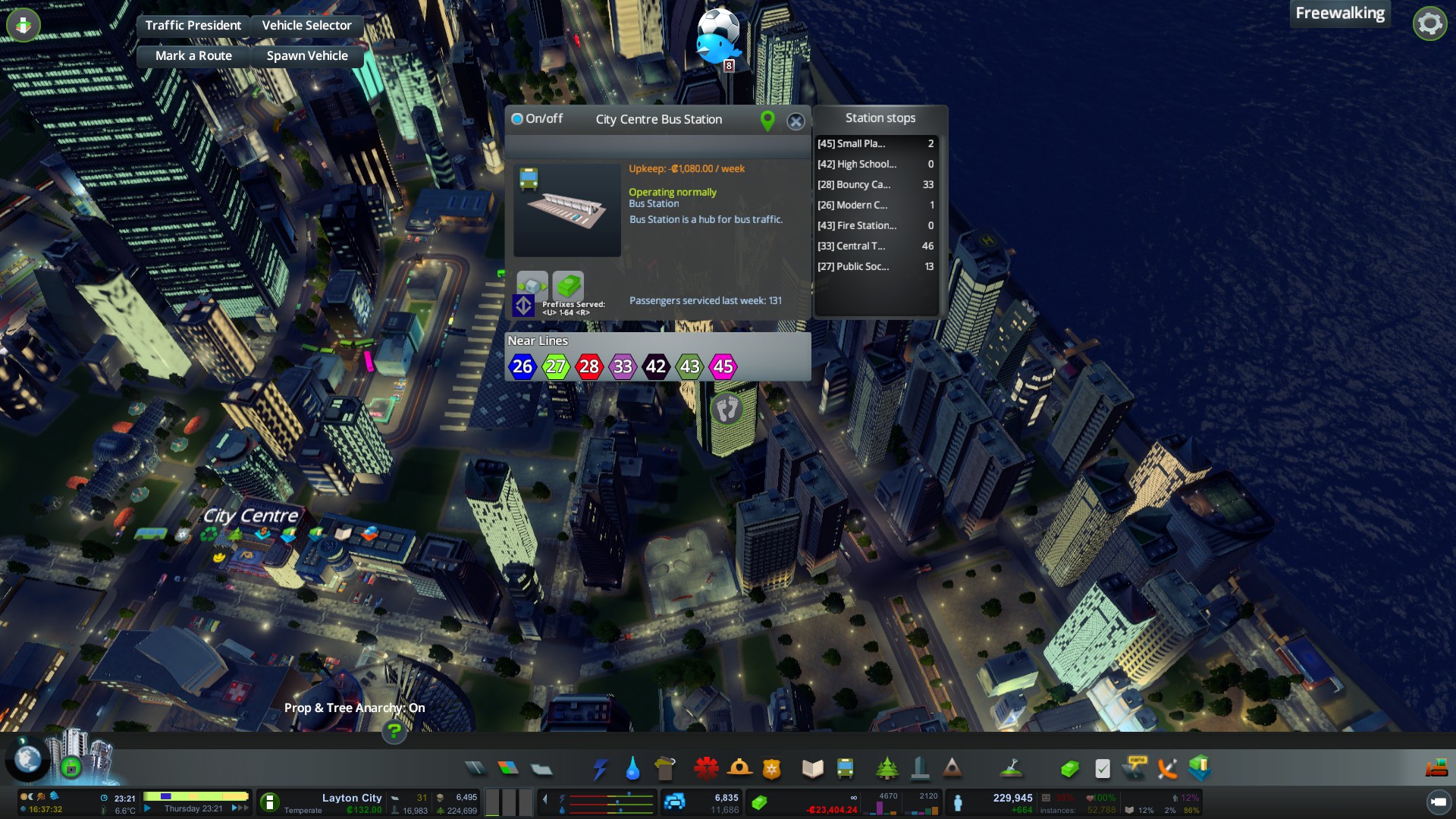Select near line 28 hexagon
1456x819 pixels.
pyautogui.click(x=589, y=367)
